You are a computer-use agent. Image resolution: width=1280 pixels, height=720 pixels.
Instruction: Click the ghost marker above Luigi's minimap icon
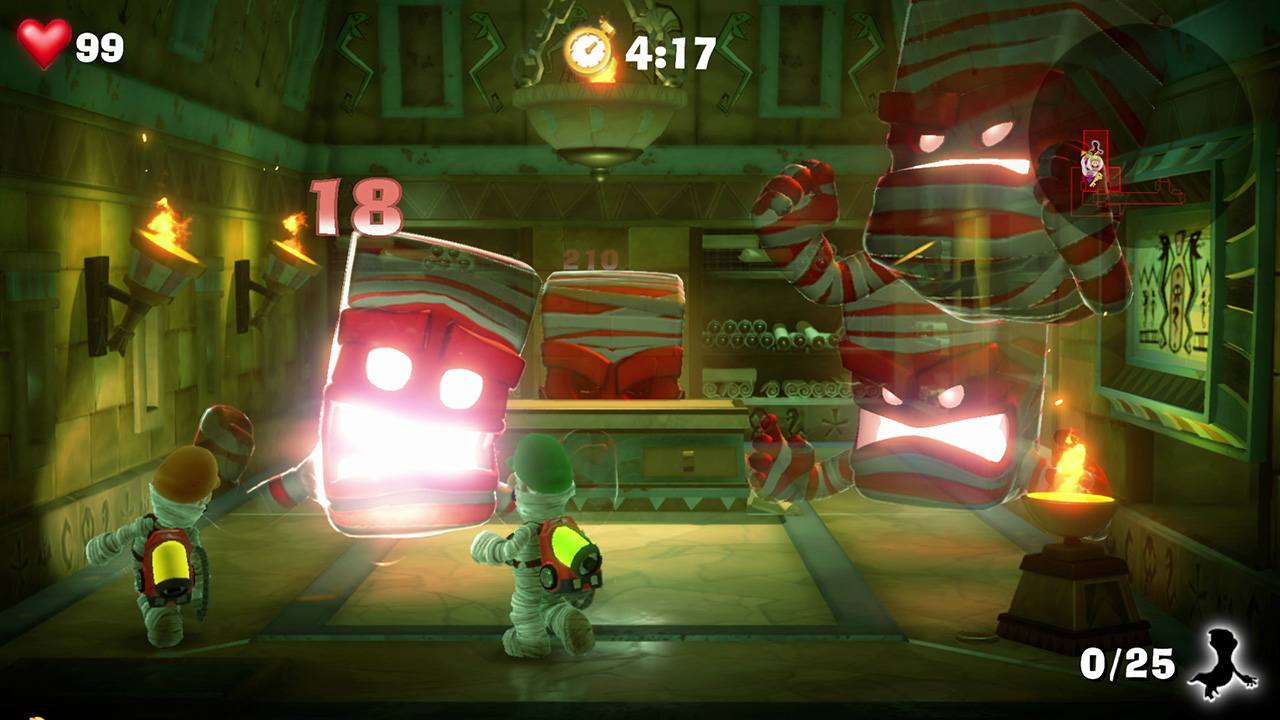1095,146
